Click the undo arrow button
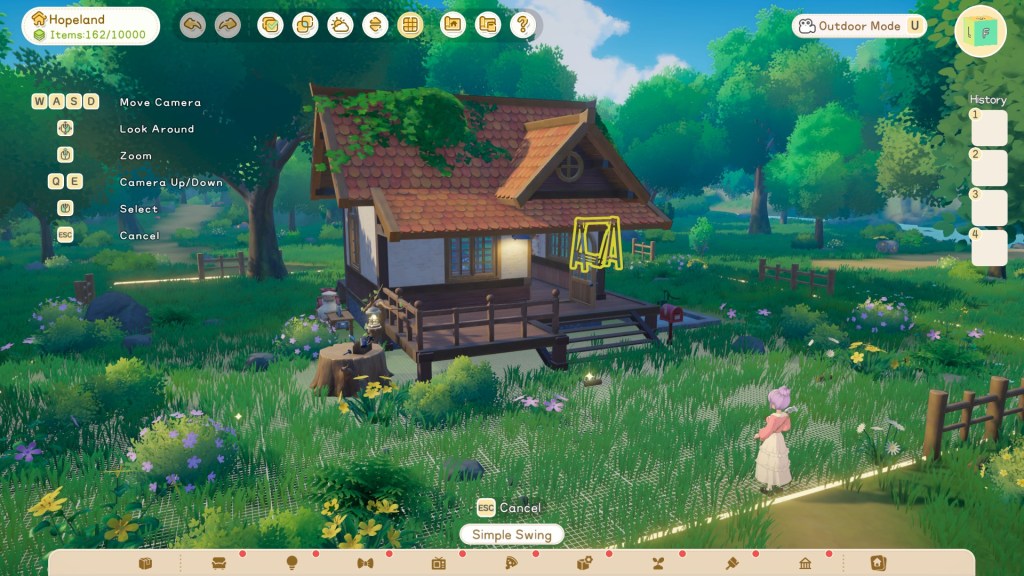 pos(193,26)
